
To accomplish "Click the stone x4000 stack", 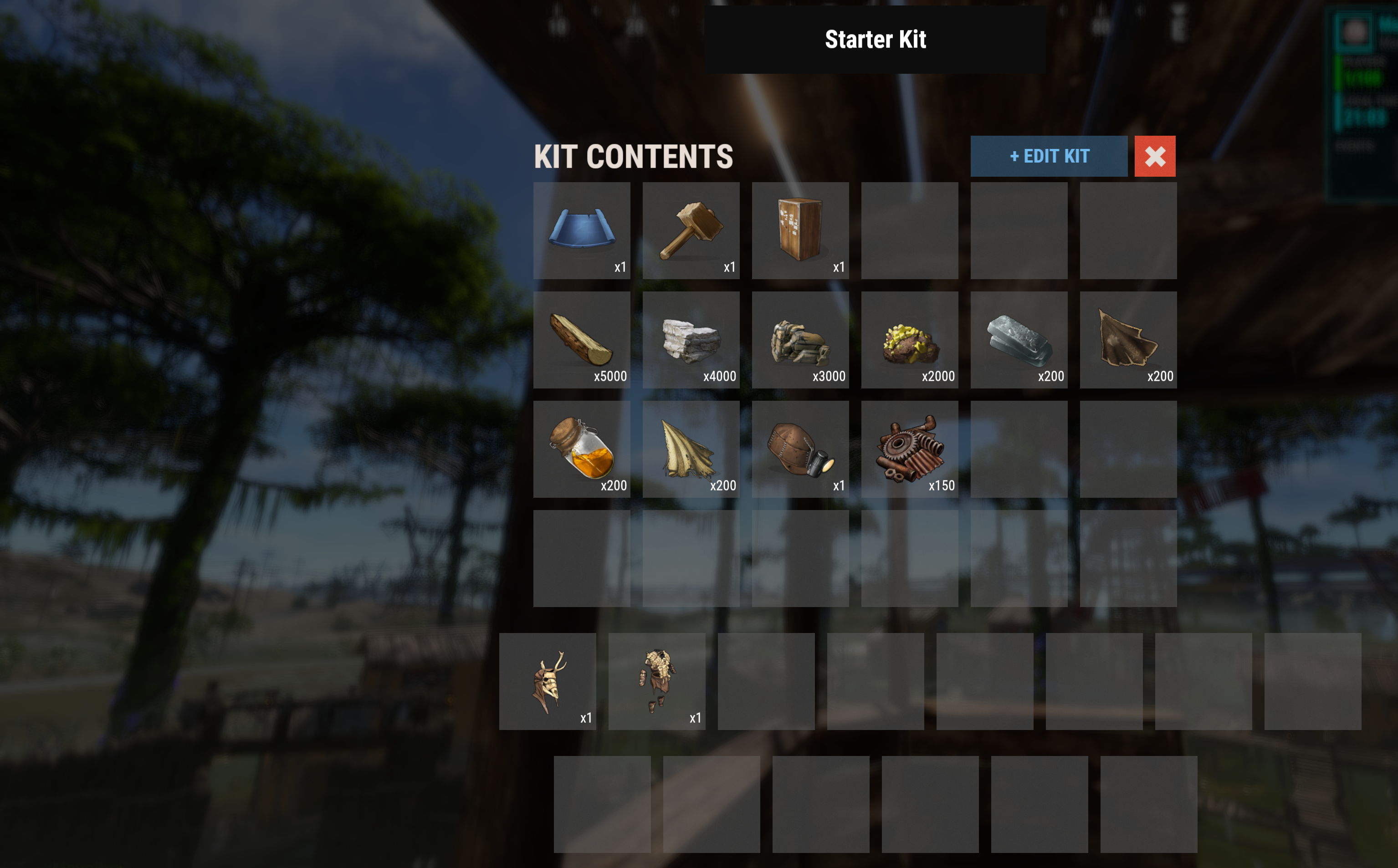I will coord(691,340).
